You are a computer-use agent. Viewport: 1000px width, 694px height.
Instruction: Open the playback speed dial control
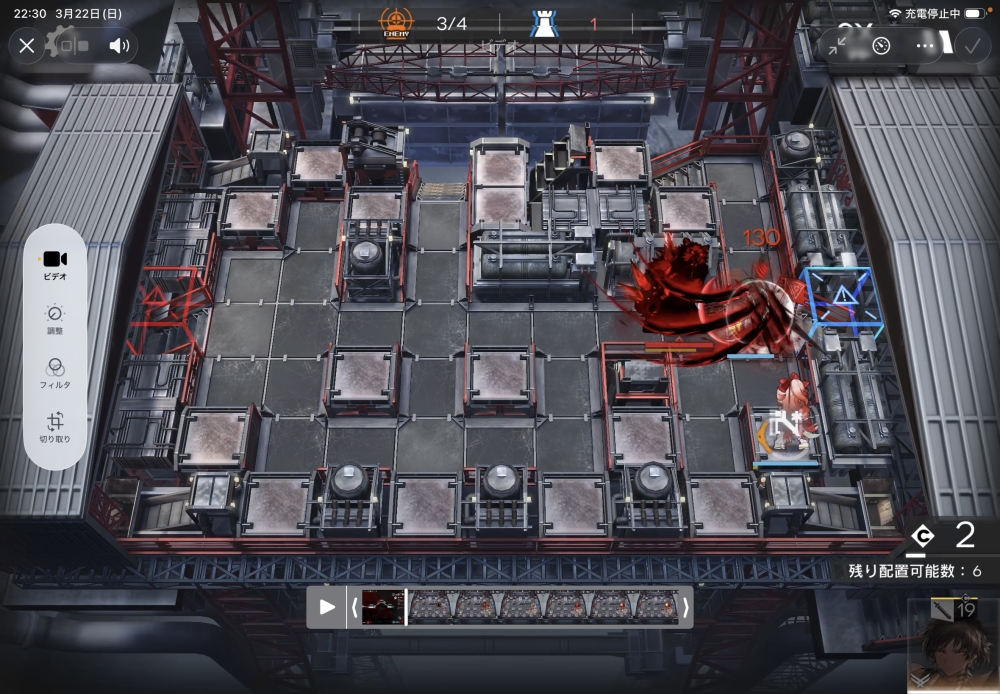click(881, 45)
